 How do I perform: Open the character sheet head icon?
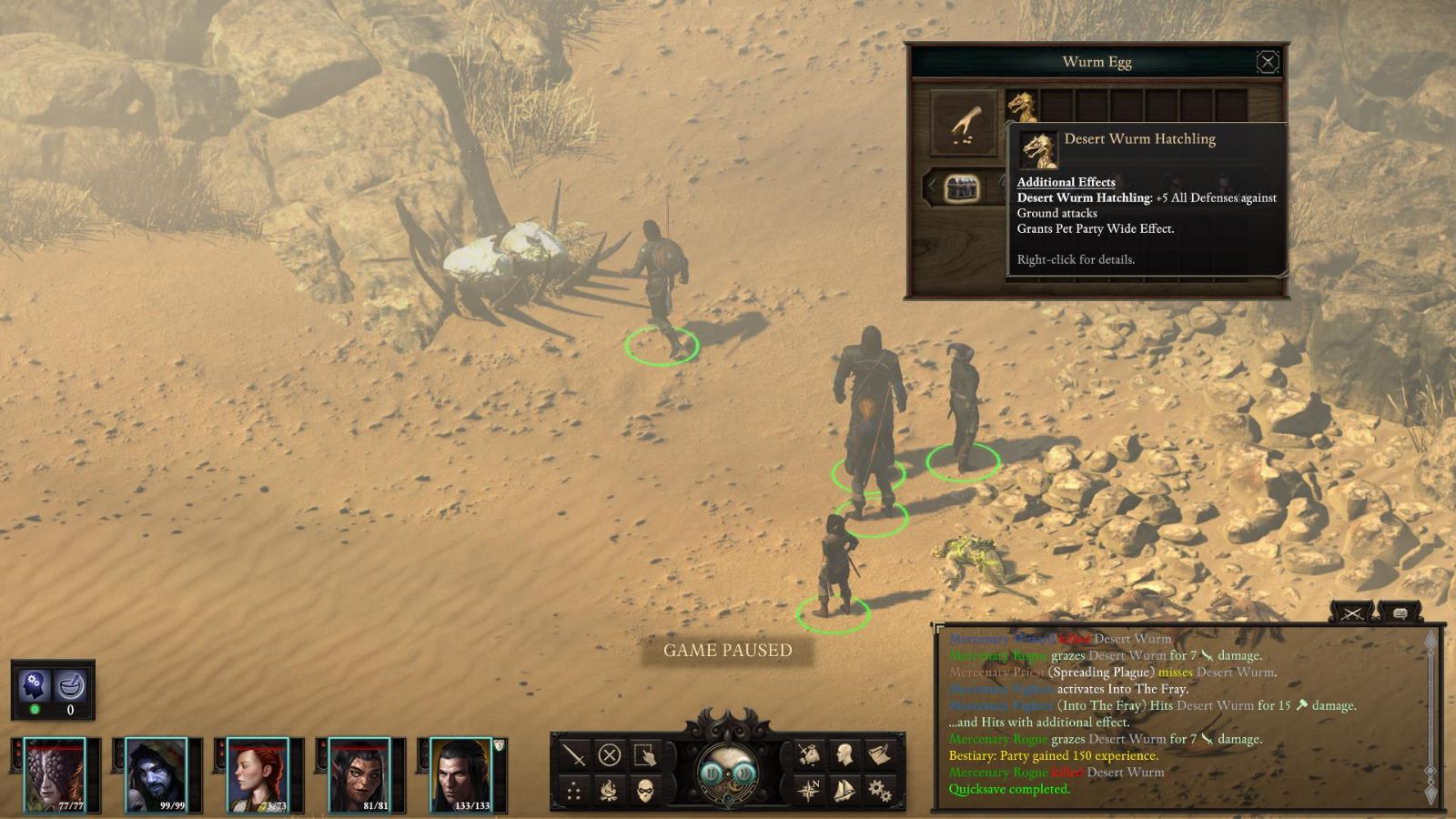click(844, 755)
